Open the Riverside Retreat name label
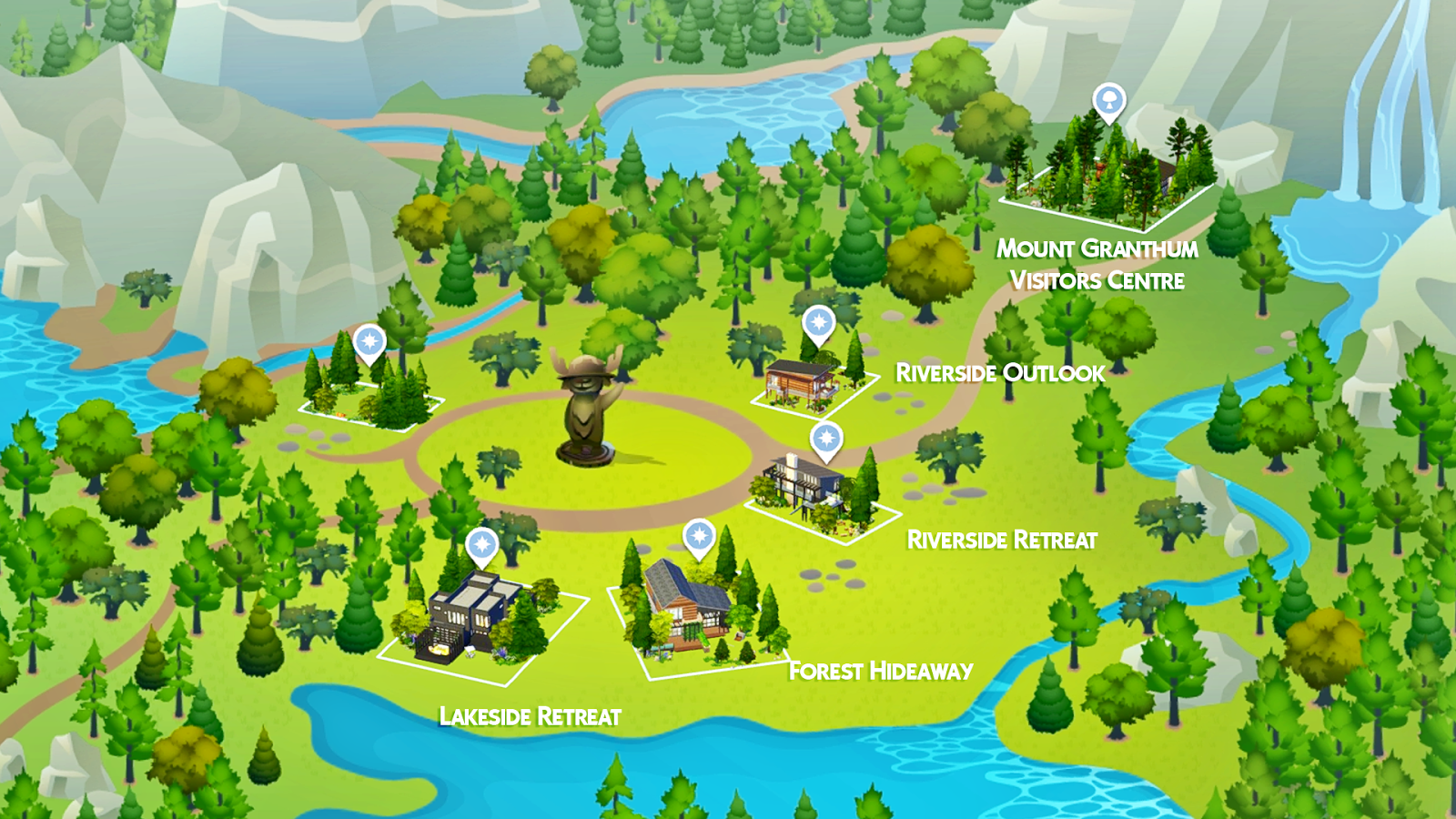The height and width of the screenshot is (819, 1456). [x=1001, y=541]
